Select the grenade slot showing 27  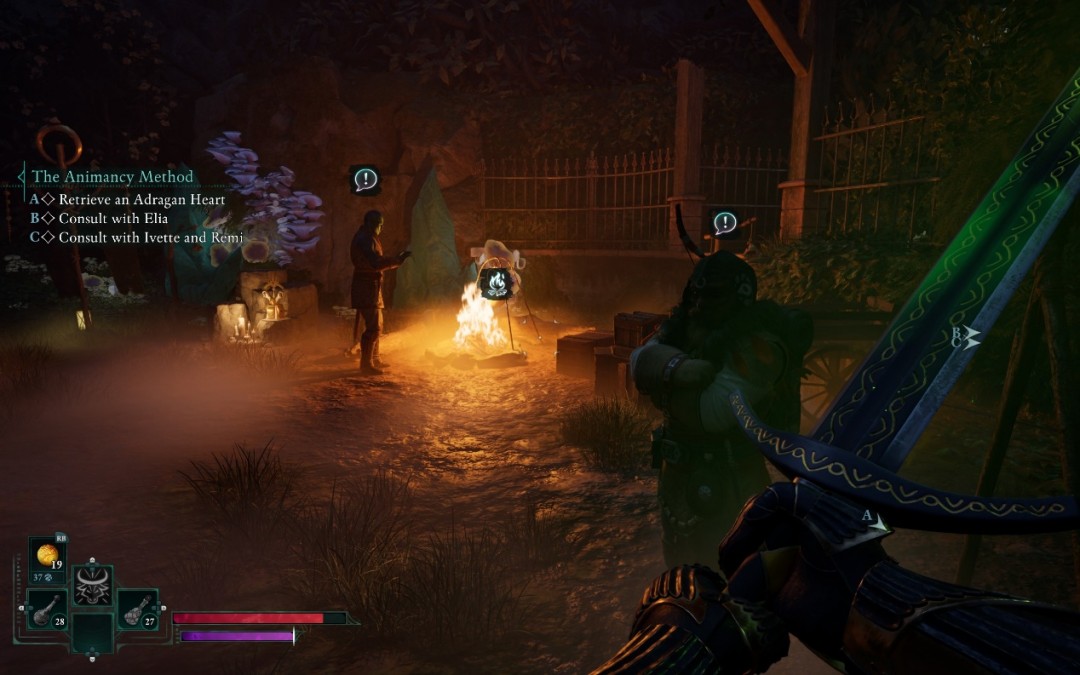coord(137,609)
